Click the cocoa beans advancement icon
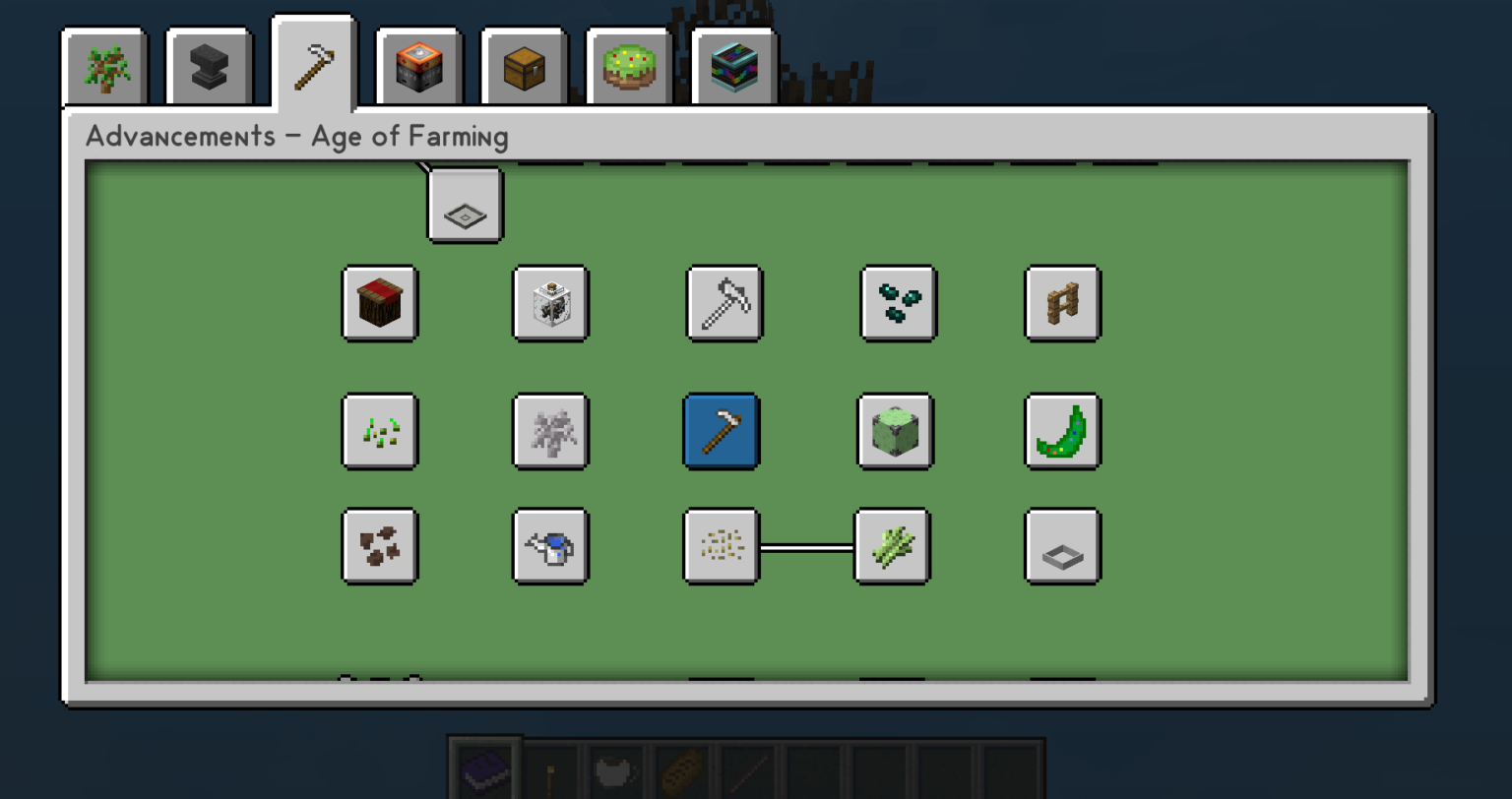1512x799 pixels. point(380,547)
